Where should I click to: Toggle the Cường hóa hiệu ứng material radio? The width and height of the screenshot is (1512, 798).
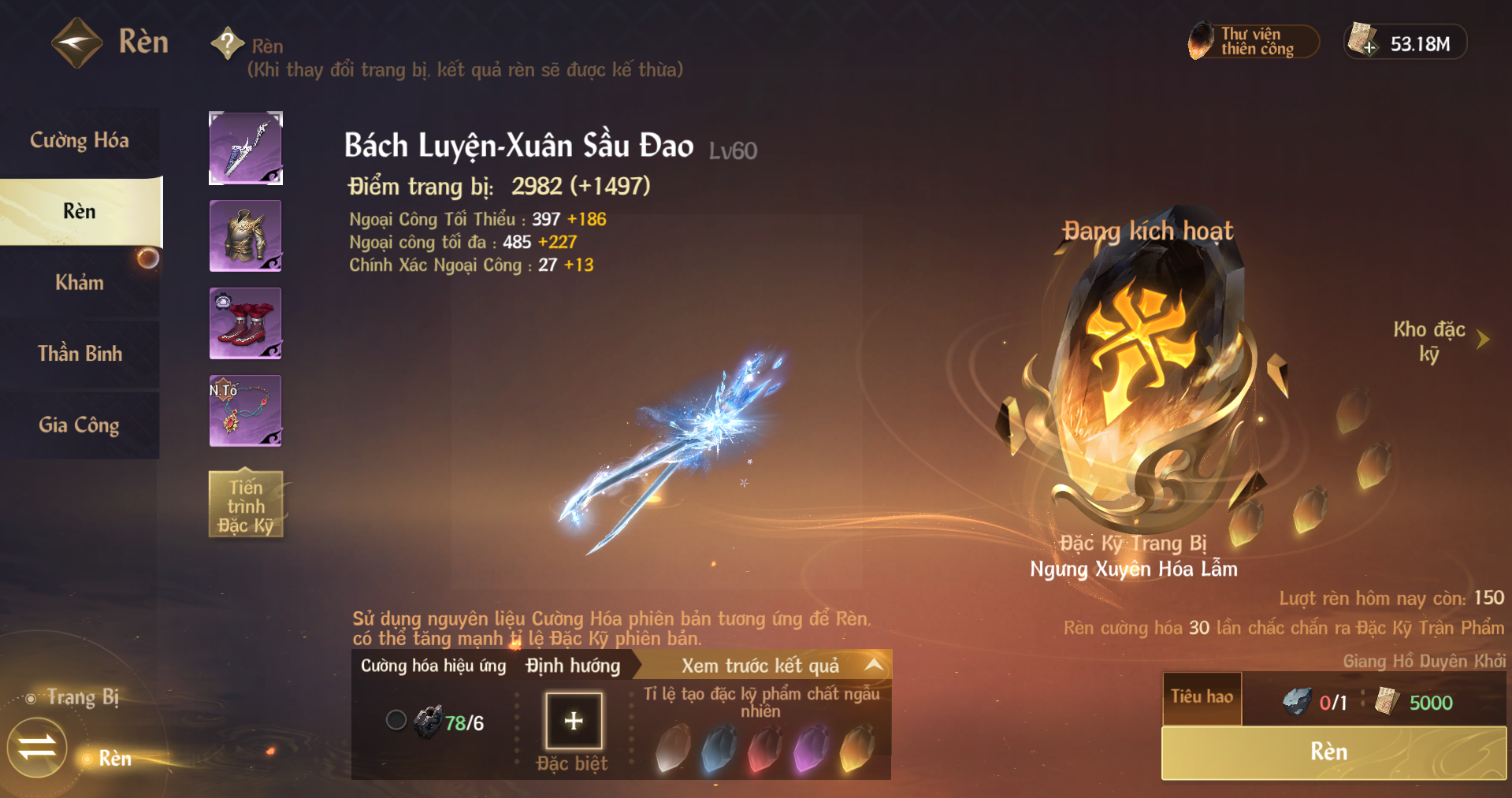[396, 720]
